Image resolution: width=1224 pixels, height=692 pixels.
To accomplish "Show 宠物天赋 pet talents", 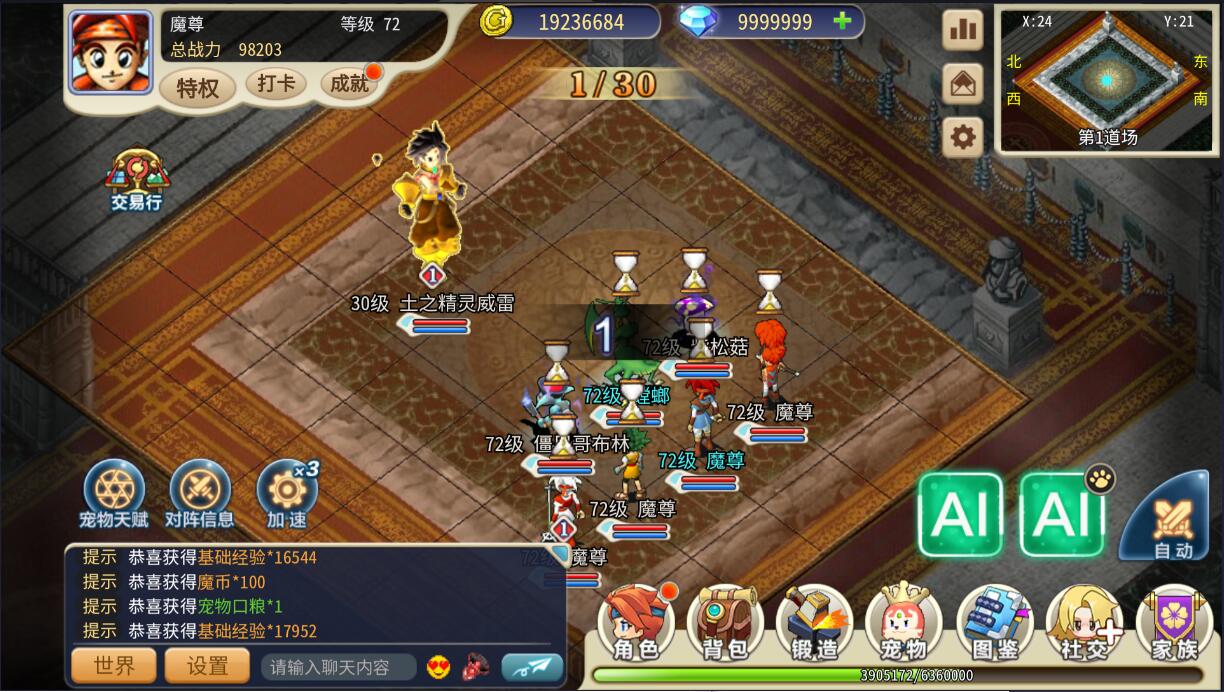I will [x=113, y=494].
